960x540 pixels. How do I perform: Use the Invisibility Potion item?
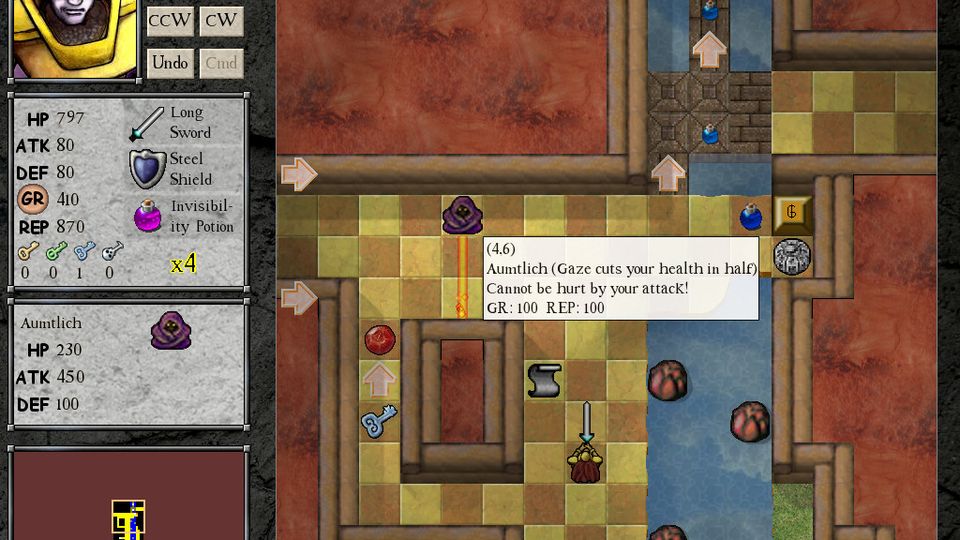(x=148, y=216)
